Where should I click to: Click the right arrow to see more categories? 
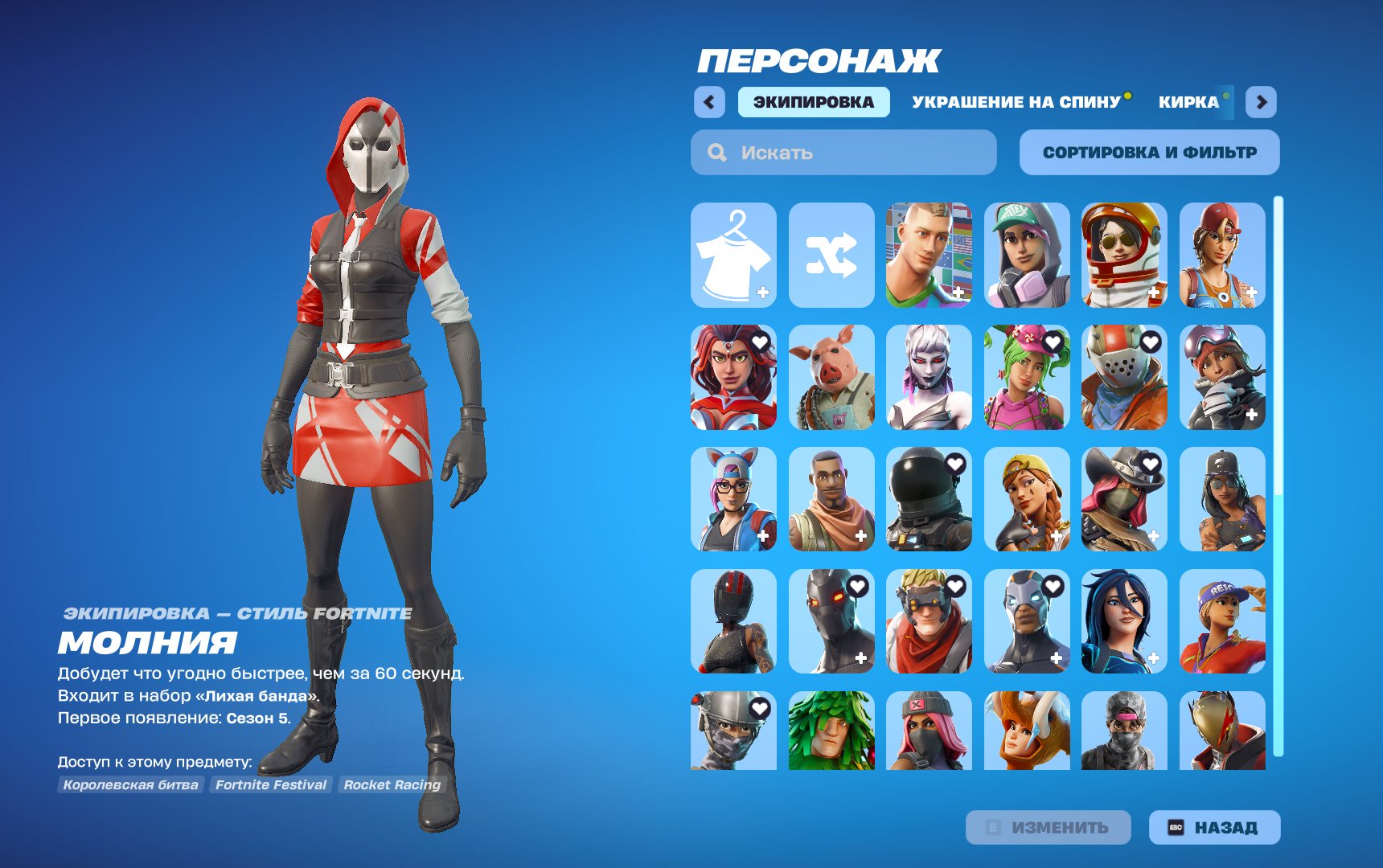pos(1260,103)
